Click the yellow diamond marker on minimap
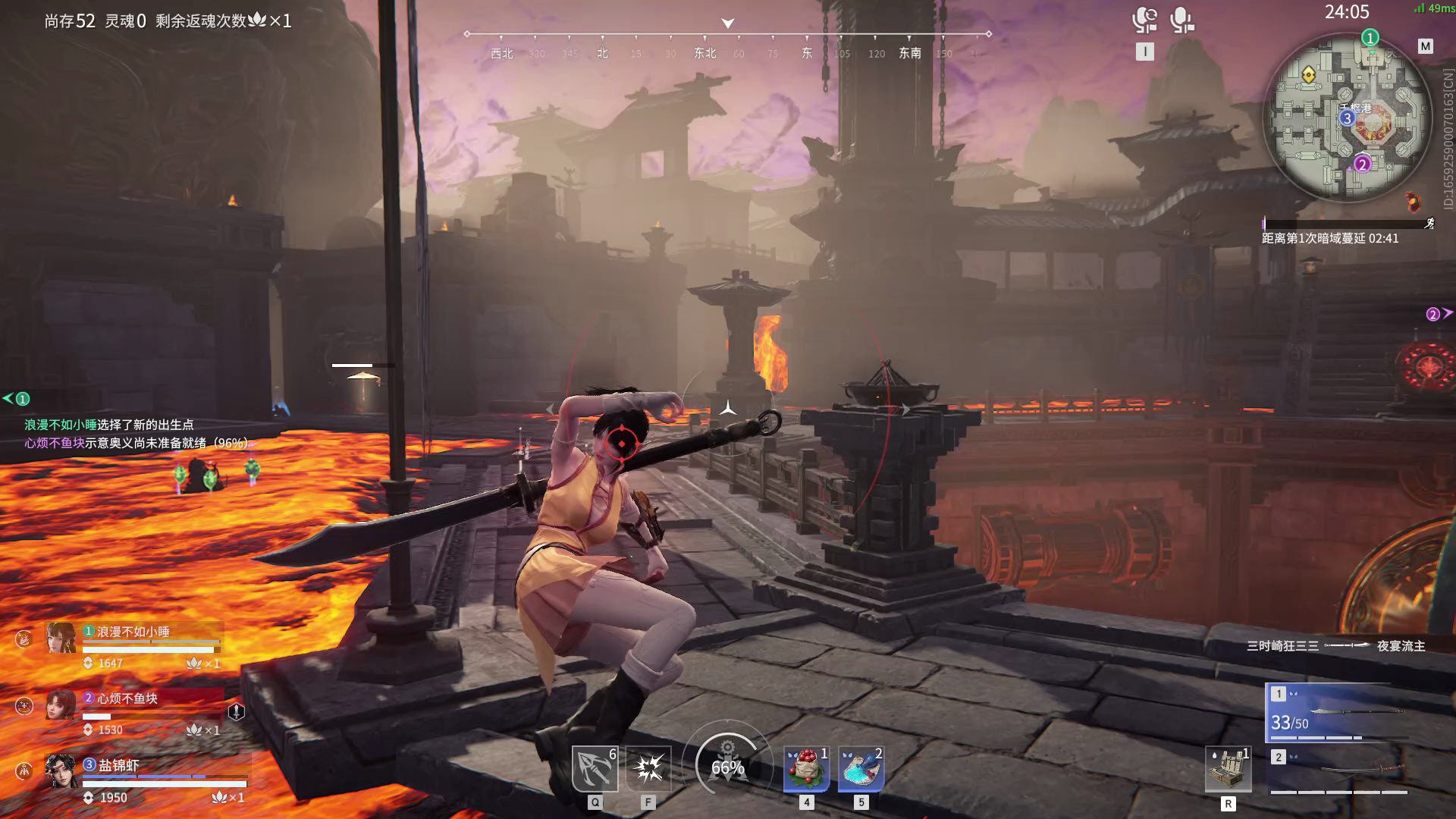The height and width of the screenshot is (819, 1456). (1308, 74)
